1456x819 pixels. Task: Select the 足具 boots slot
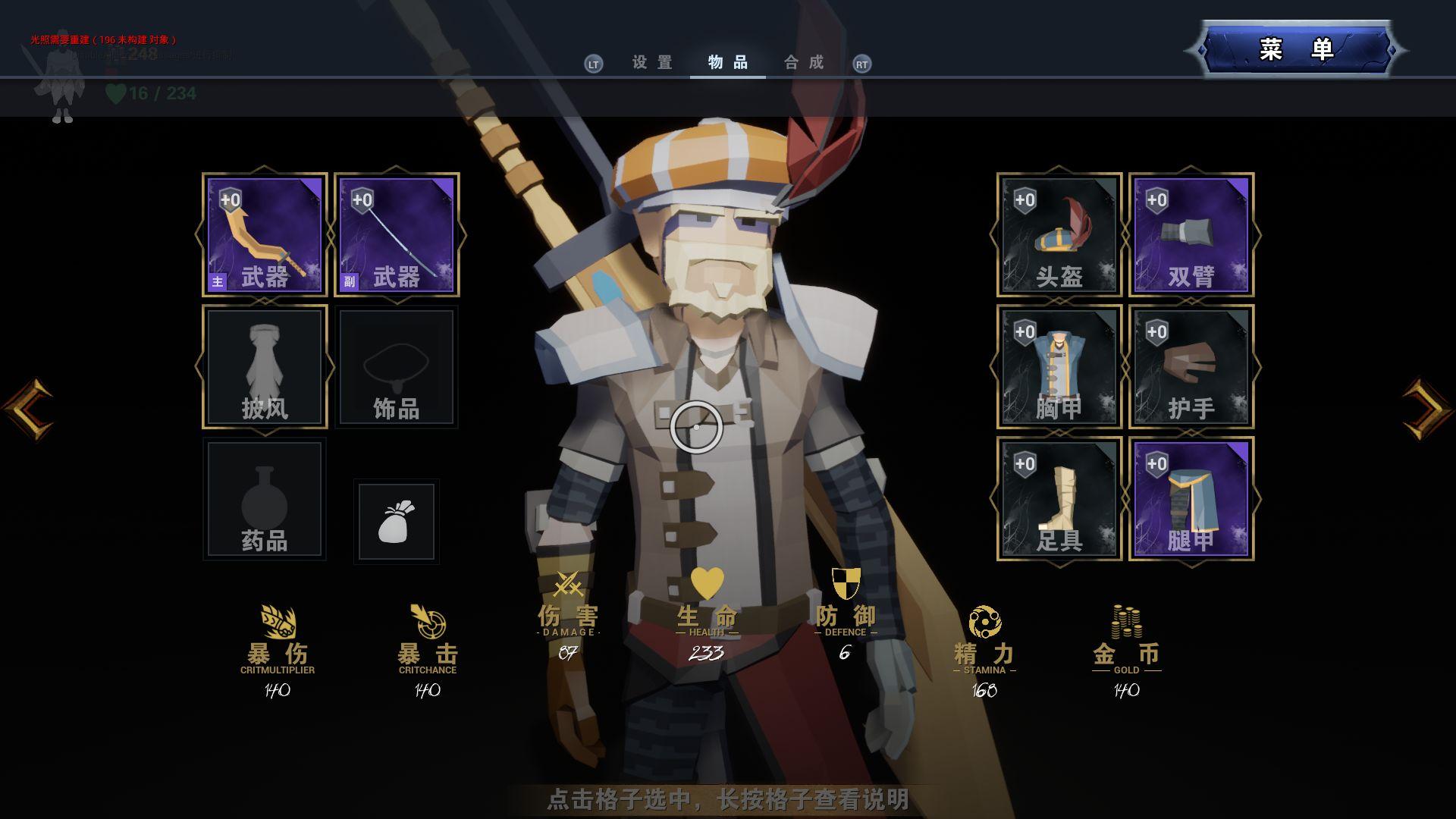click(1059, 499)
